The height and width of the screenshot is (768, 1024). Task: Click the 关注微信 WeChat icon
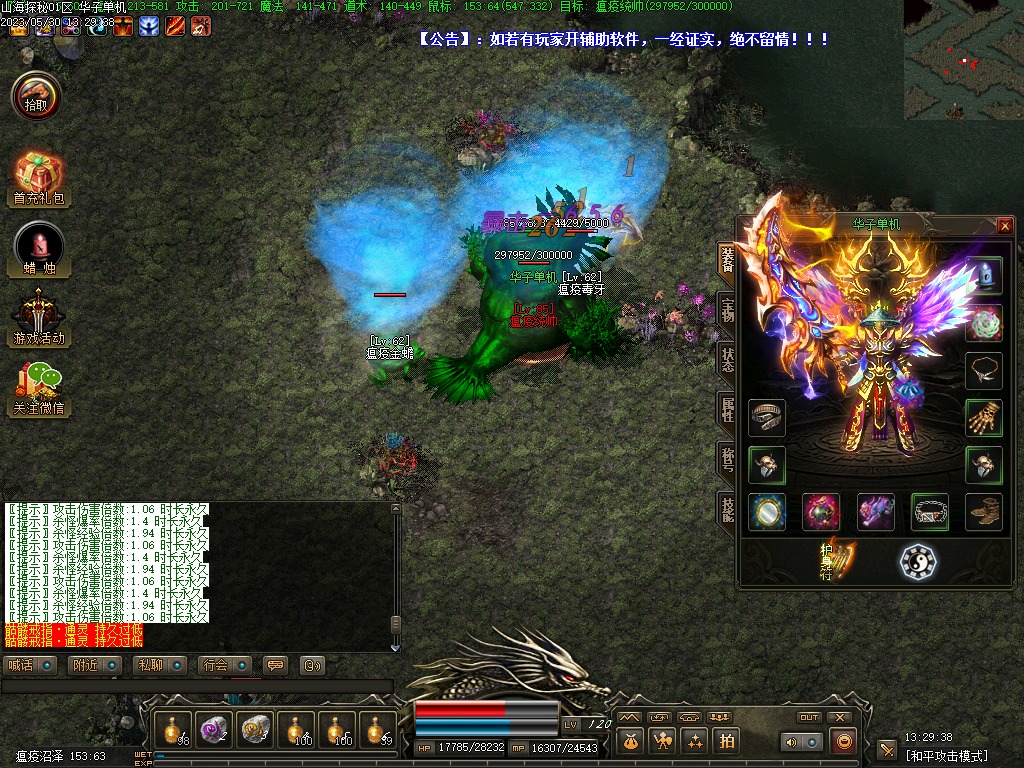(x=39, y=388)
